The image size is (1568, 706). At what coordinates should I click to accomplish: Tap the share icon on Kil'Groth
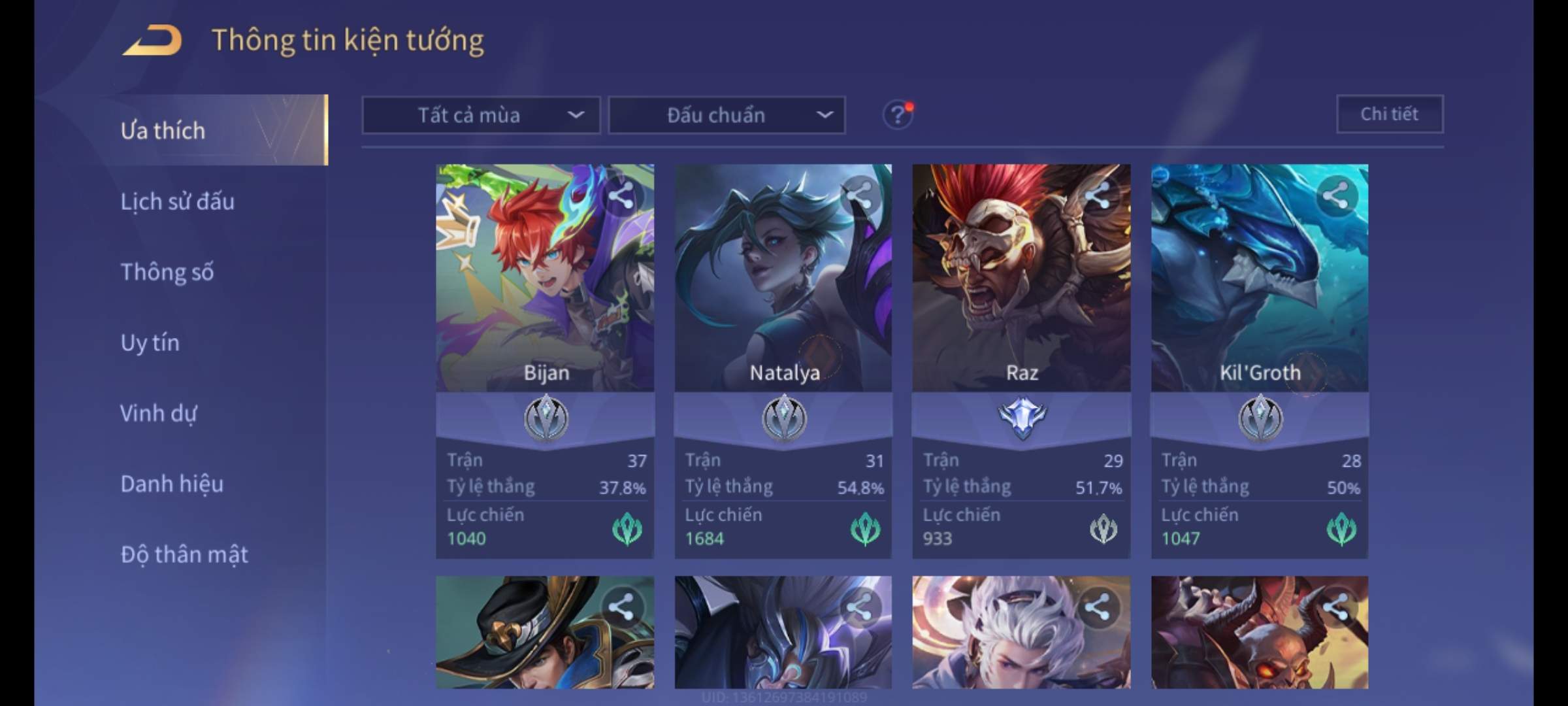pyautogui.click(x=1335, y=195)
